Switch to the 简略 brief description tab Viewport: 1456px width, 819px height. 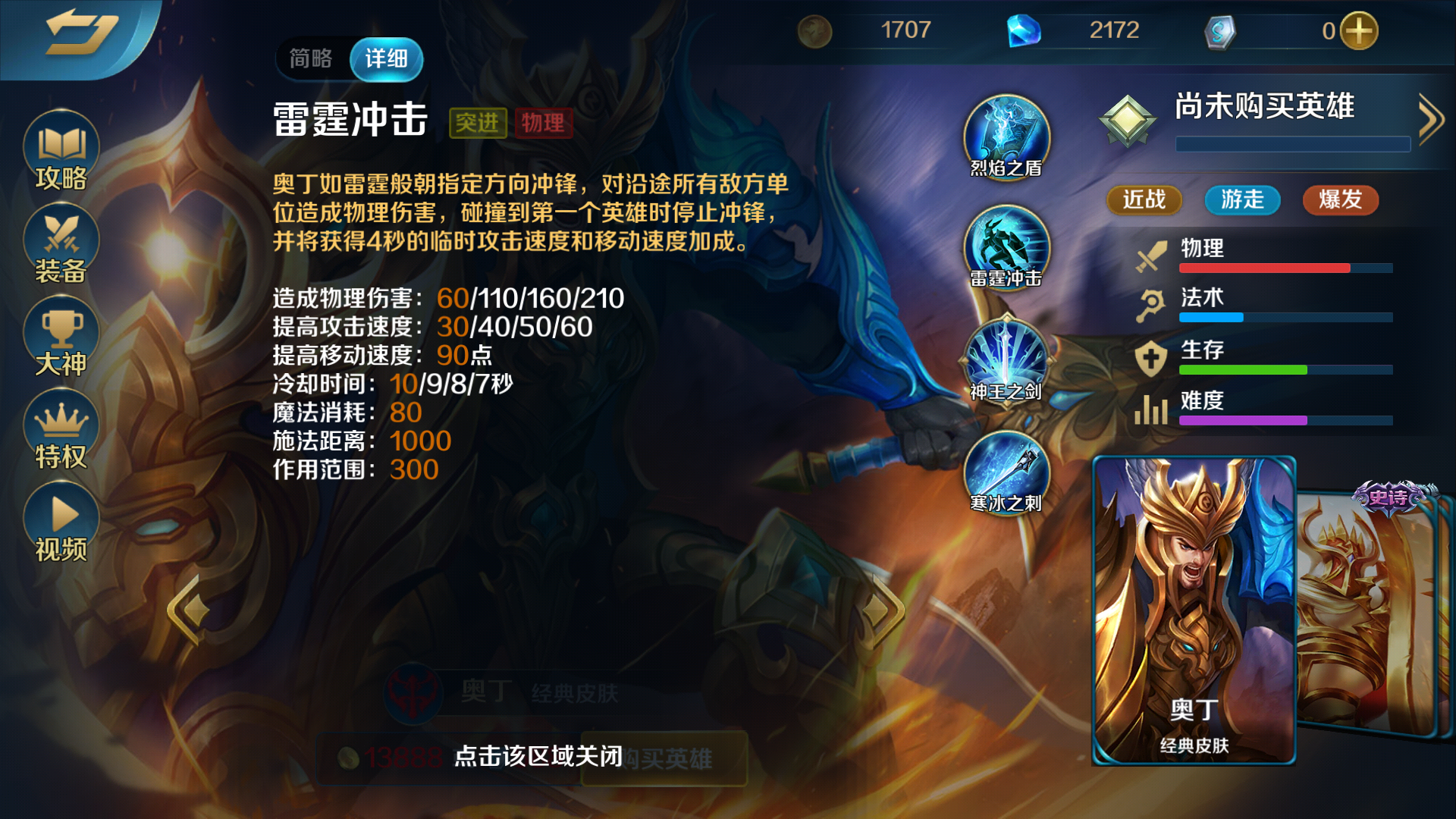311,58
